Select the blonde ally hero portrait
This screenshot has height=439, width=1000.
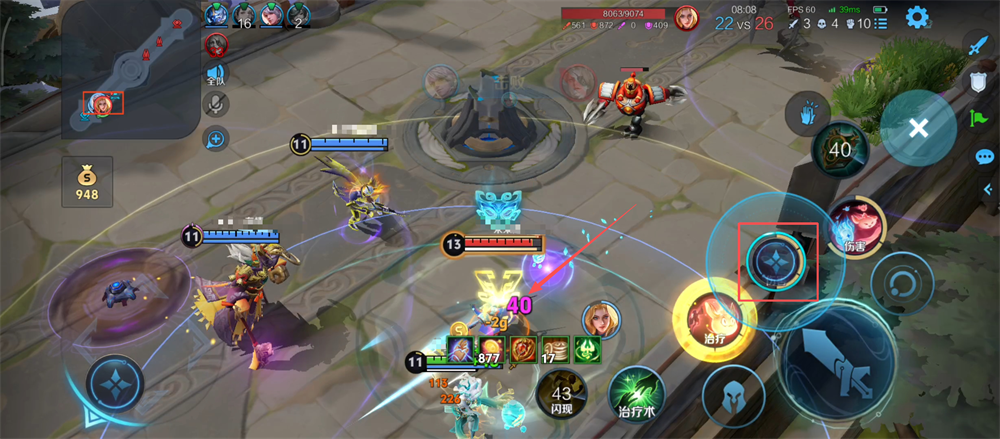click(x=601, y=319)
